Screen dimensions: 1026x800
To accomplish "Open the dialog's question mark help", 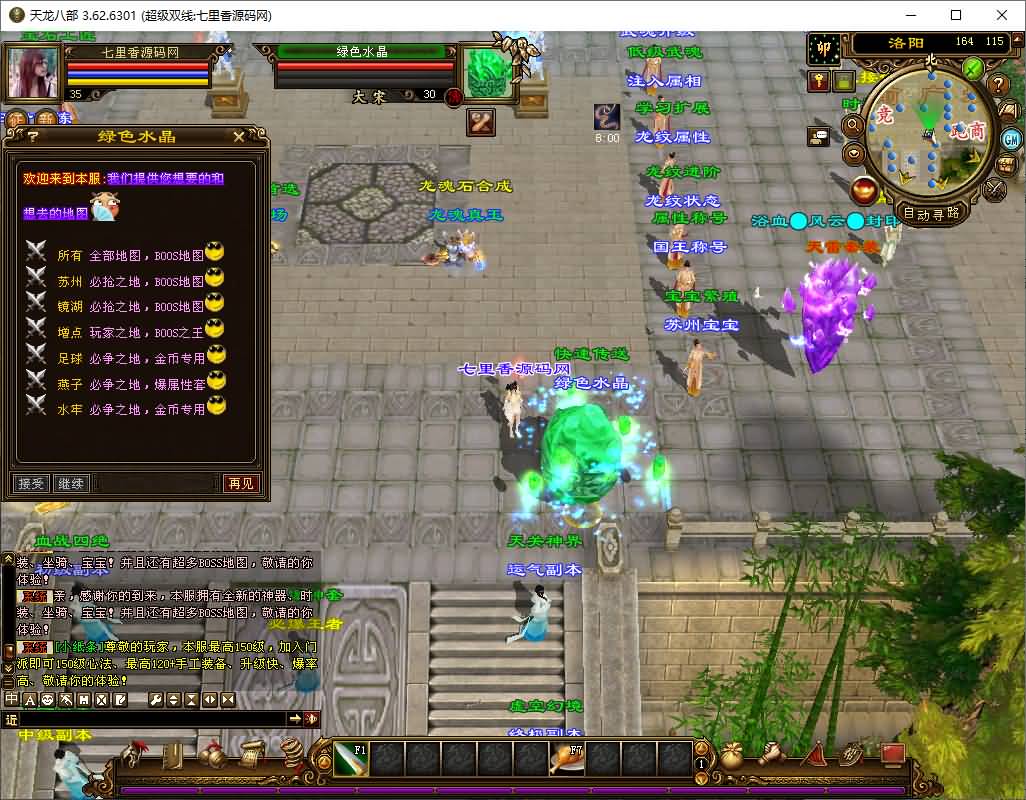I will [33, 137].
